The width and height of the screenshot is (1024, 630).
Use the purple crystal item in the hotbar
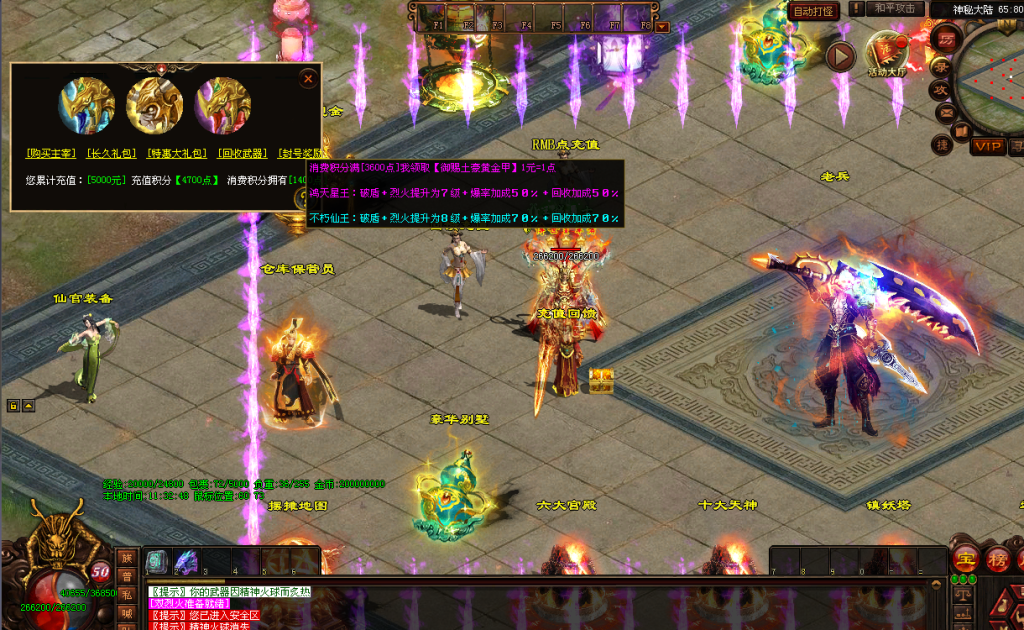tap(187, 561)
